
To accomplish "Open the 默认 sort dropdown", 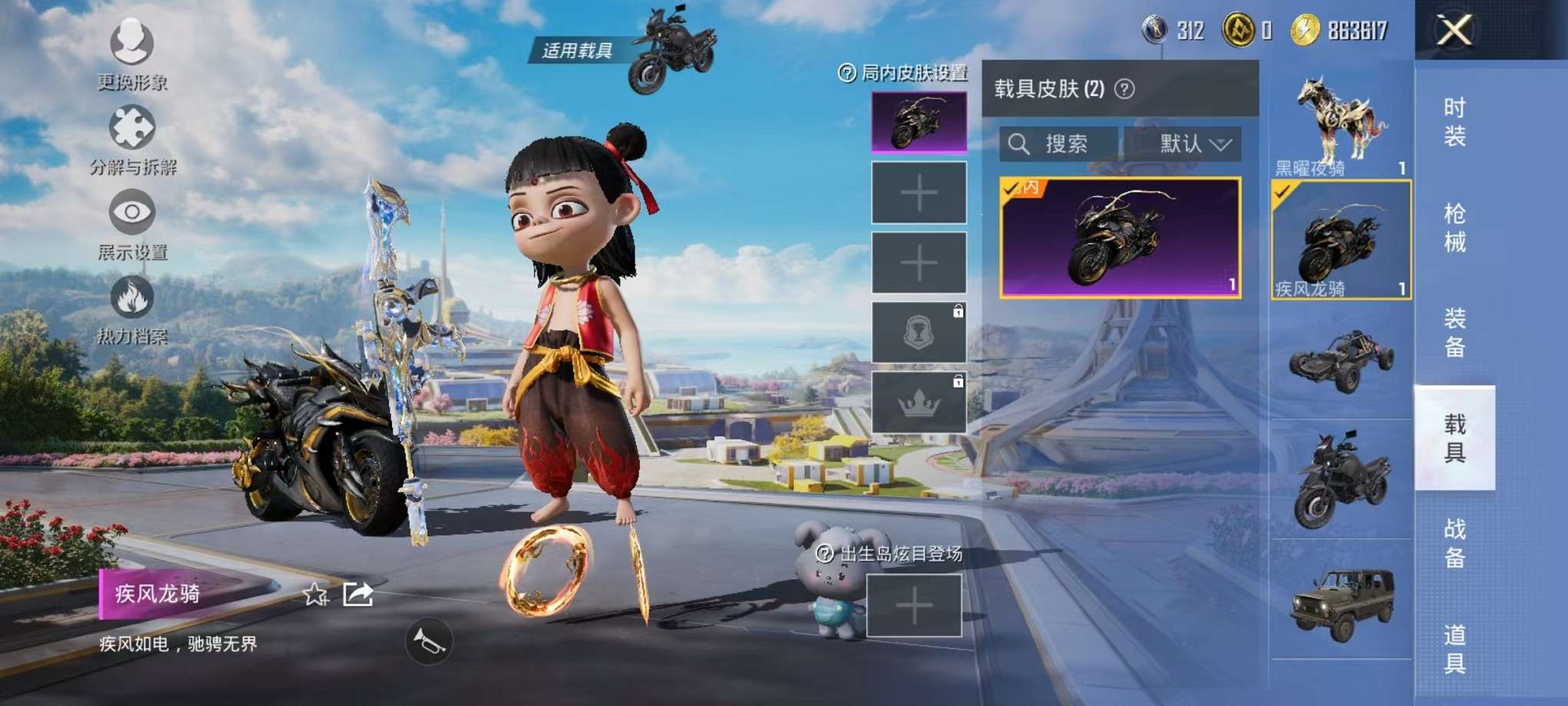I will click(1183, 144).
